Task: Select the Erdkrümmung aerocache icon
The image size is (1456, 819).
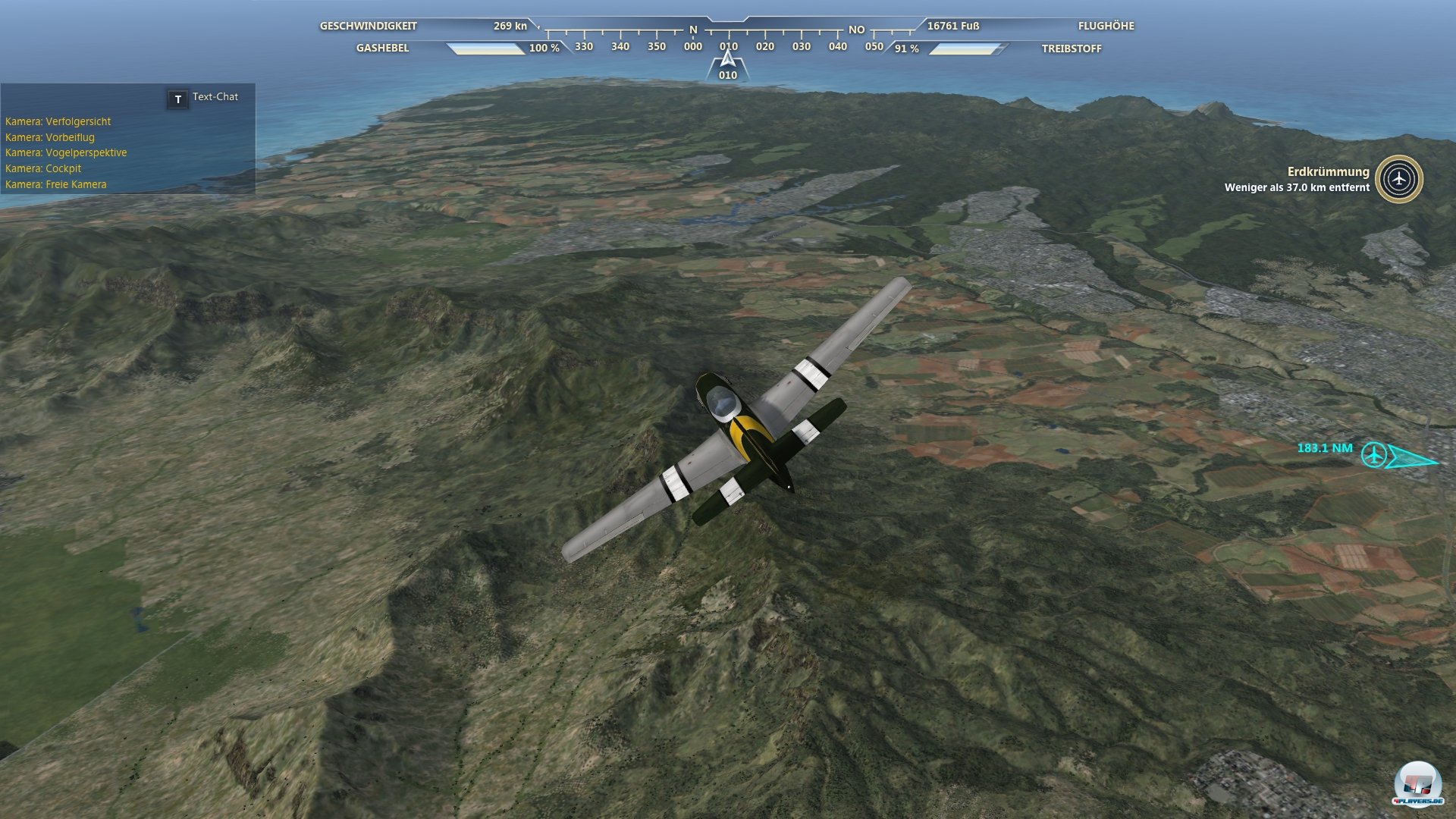Action: coord(1398,180)
